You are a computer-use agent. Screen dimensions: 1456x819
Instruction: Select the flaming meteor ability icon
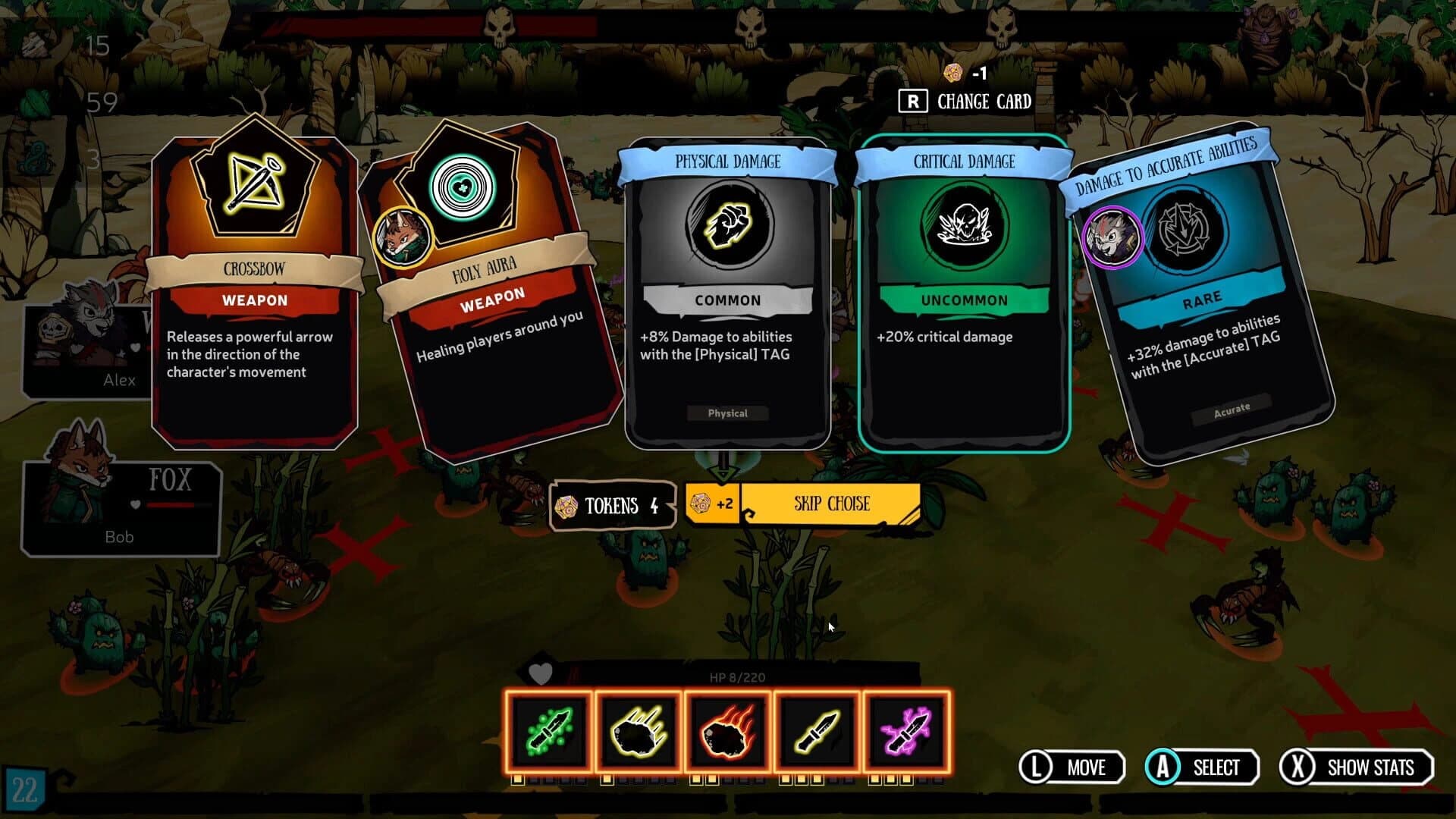[x=727, y=732]
